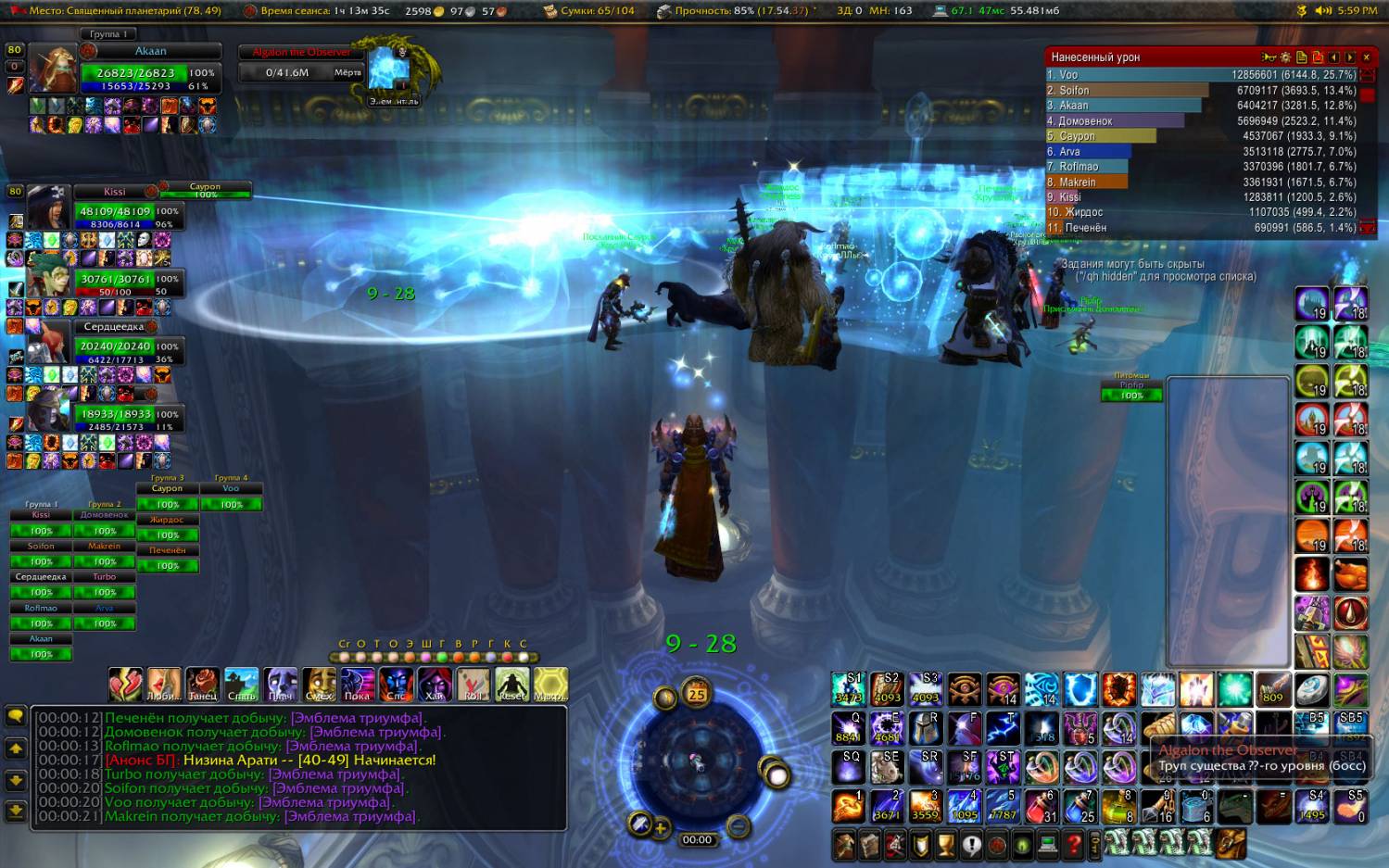Image resolution: width=1389 pixels, height=868 pixels.
Task: Cast the lightning ability bound to T
Action: 1003,728
